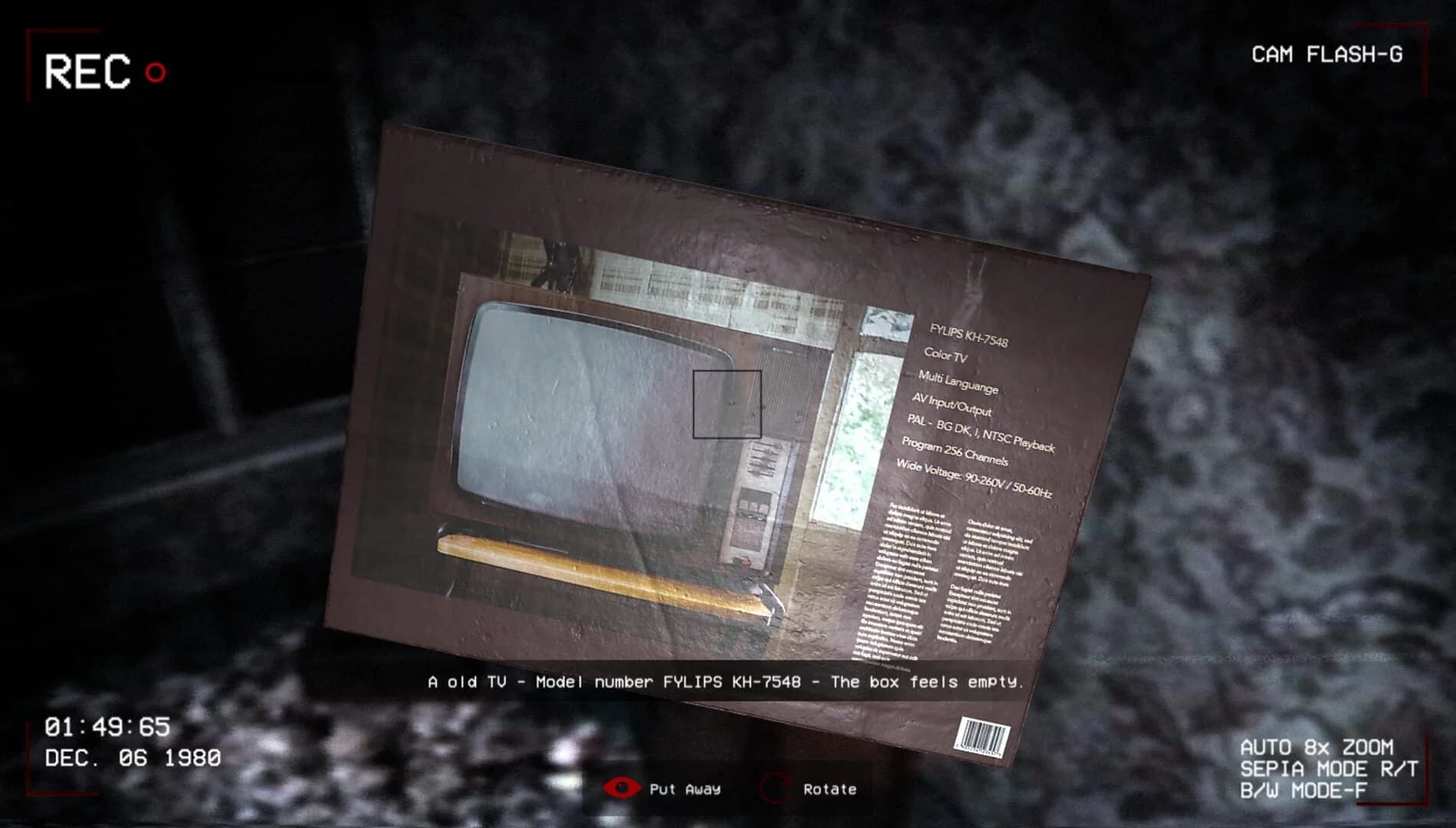The height and width of the screenshot is (828, 1456).
Task: Expand the zoom selection square on the TV screen
Action: pyautogui.click(x=726, y=405)
